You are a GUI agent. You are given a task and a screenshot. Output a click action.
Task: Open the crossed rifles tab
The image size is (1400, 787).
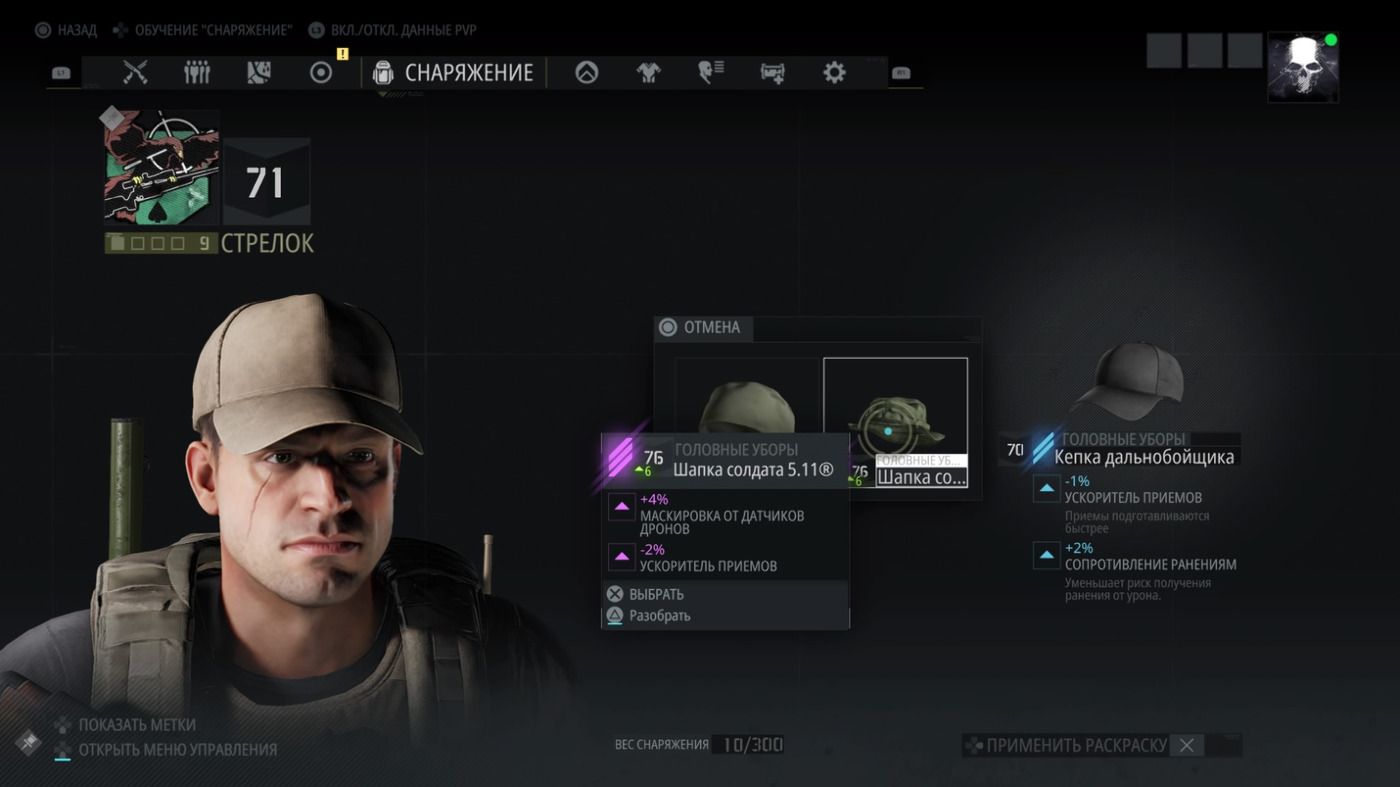pyautogui.click(x=135, y=72)
